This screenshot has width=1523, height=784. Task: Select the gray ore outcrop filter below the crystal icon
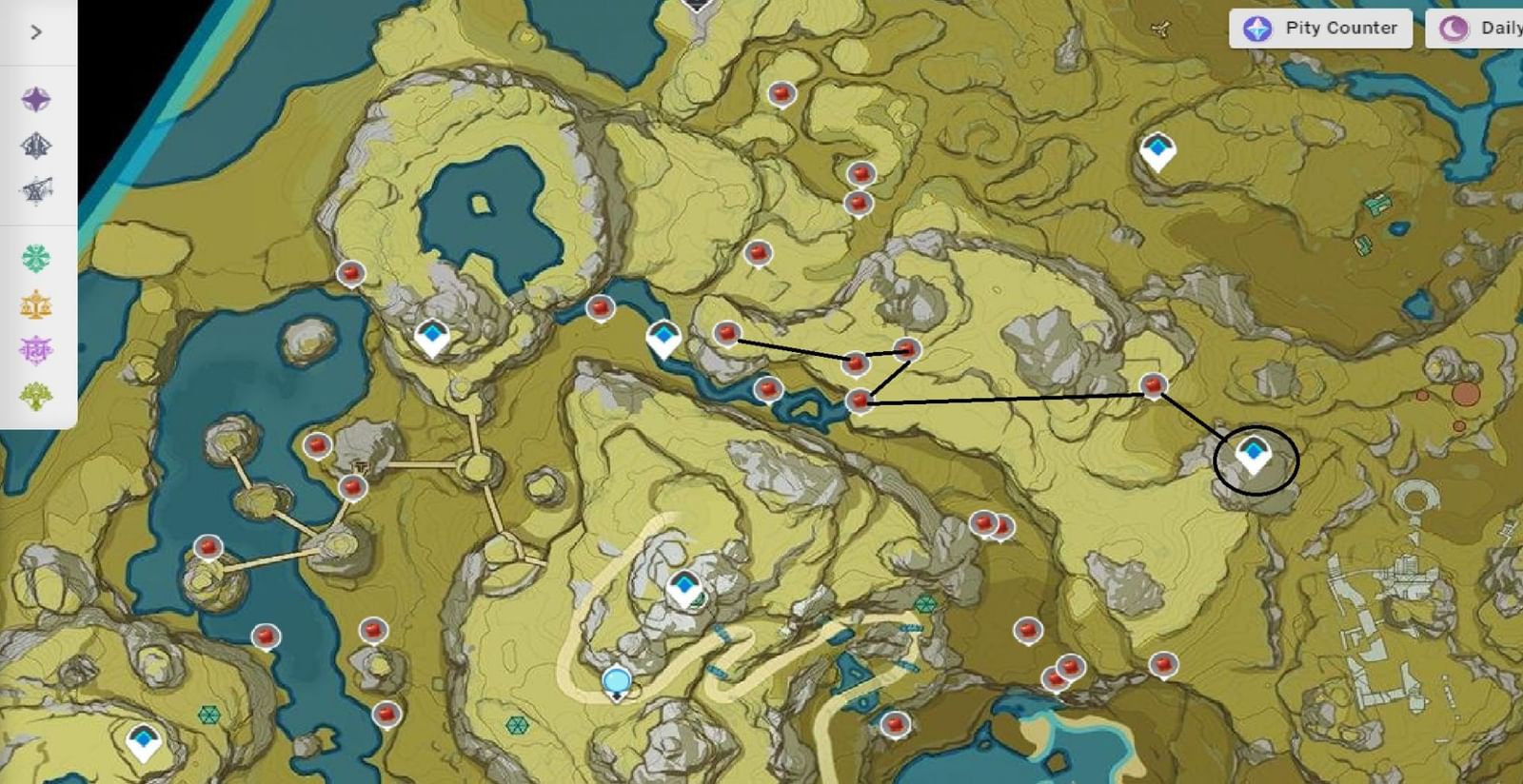(x=38, y=189)
